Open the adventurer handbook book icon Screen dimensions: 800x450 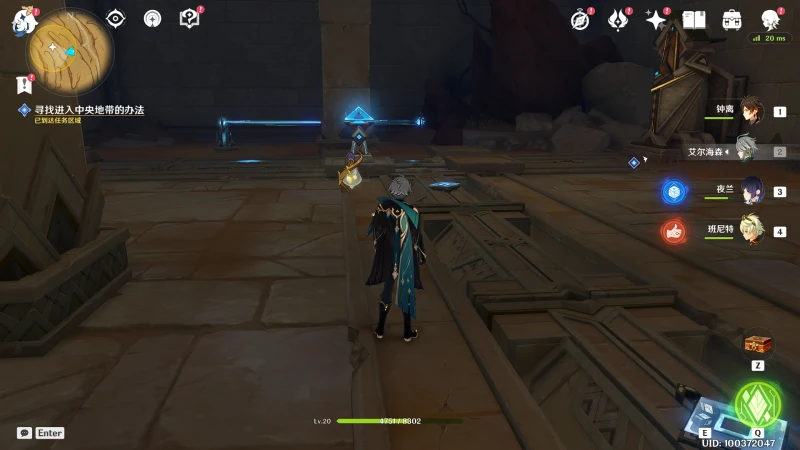694,20
